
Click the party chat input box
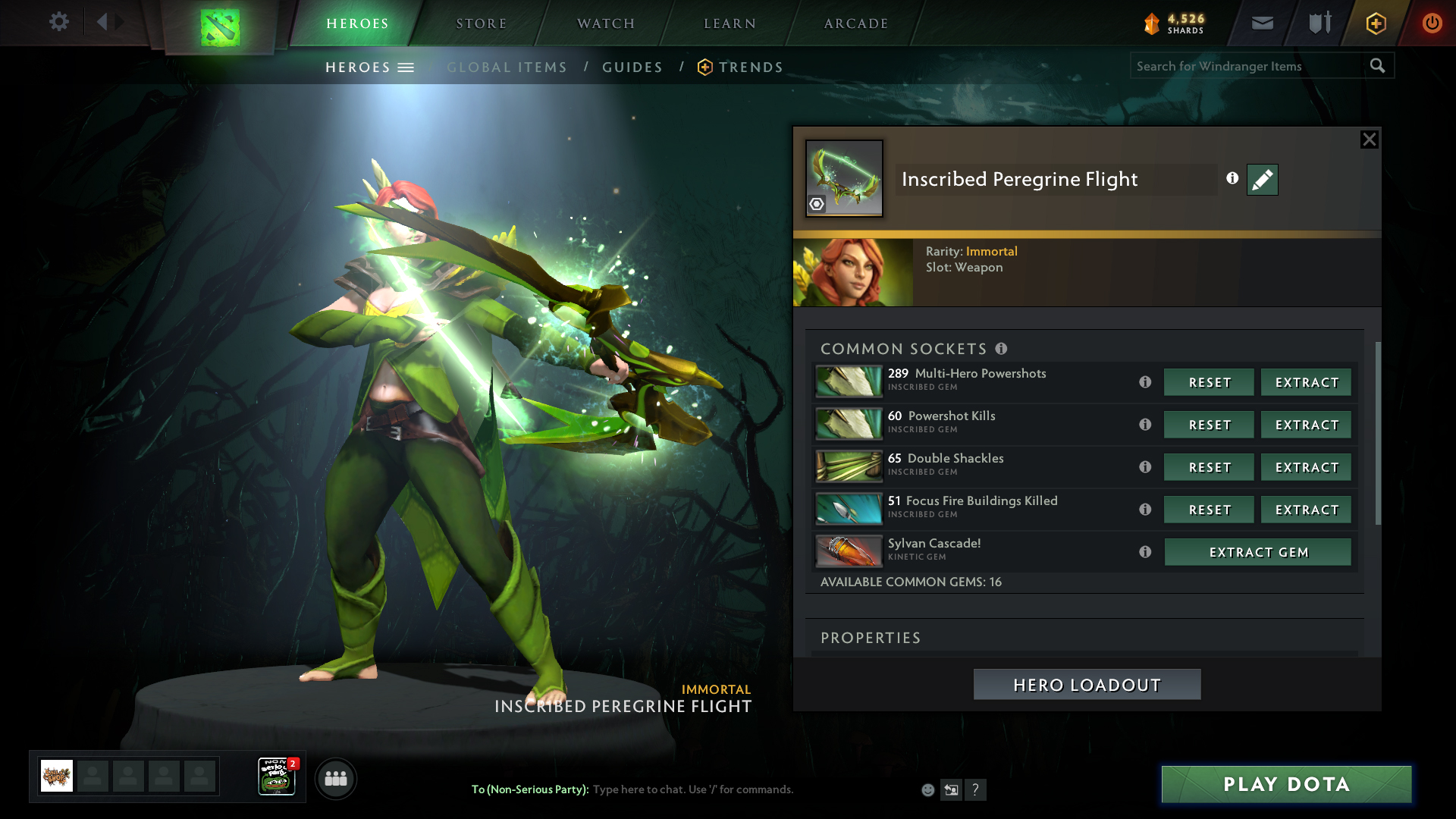[x=751, y=789]
